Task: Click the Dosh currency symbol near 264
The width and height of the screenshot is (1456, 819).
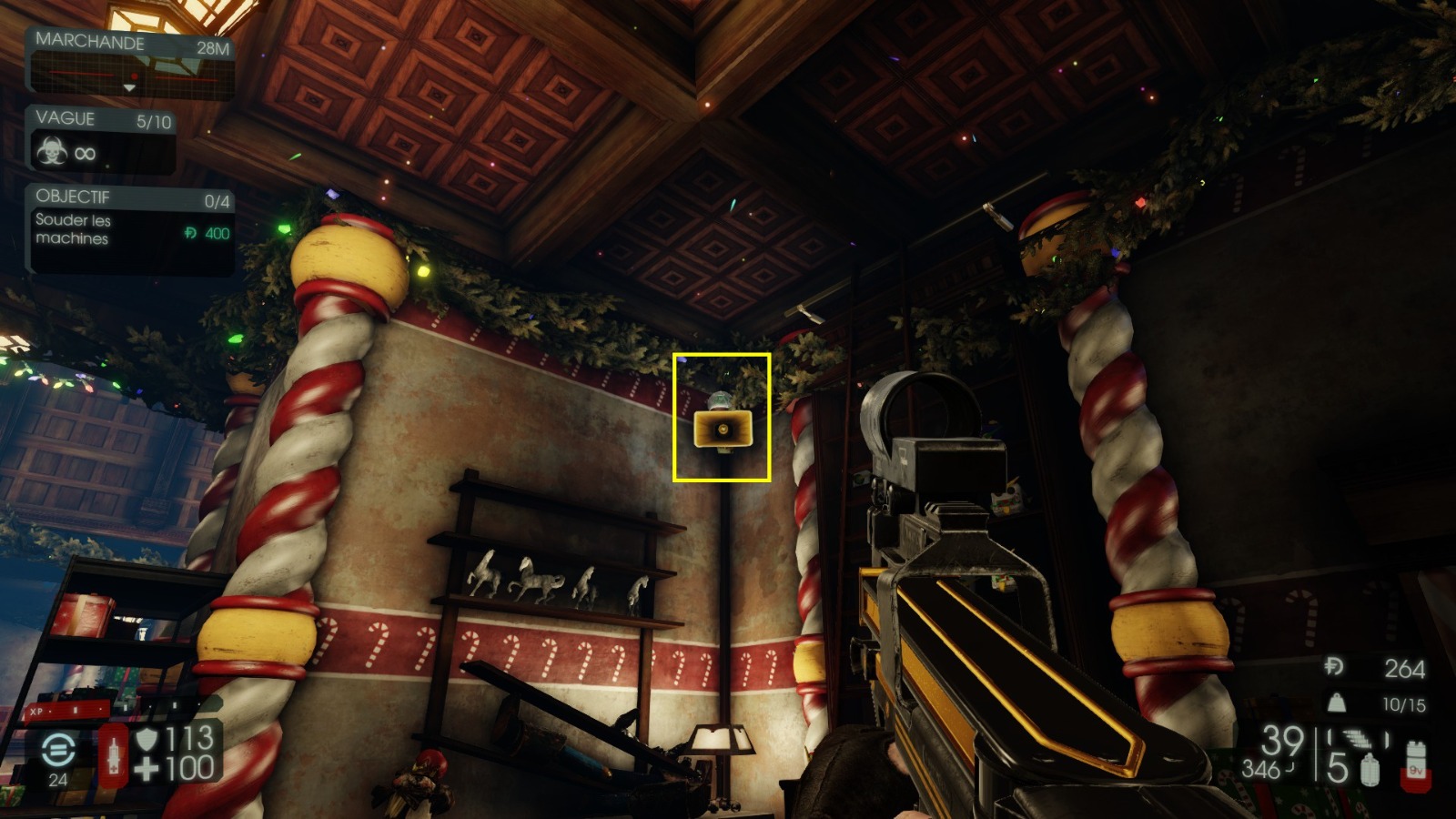Action: [x=1335, y=666]
